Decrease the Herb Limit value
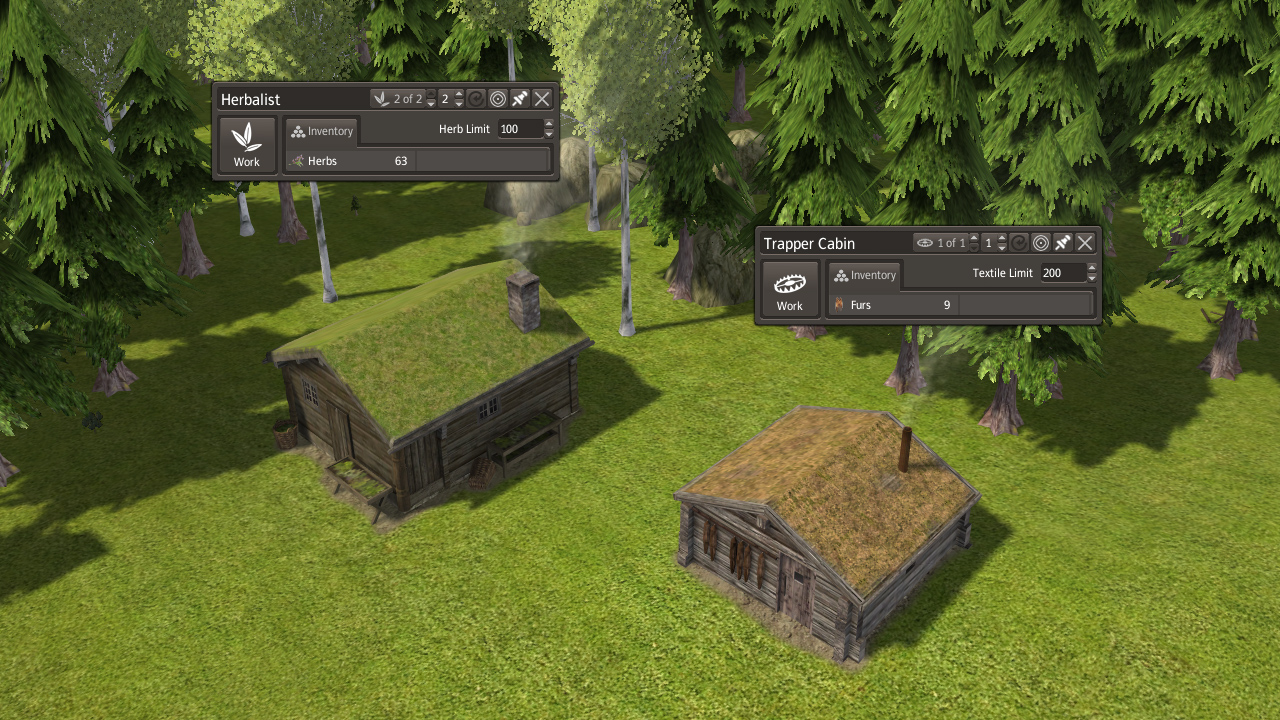The width and height of the screenshot is (1280, 720). tap(549, 134)
